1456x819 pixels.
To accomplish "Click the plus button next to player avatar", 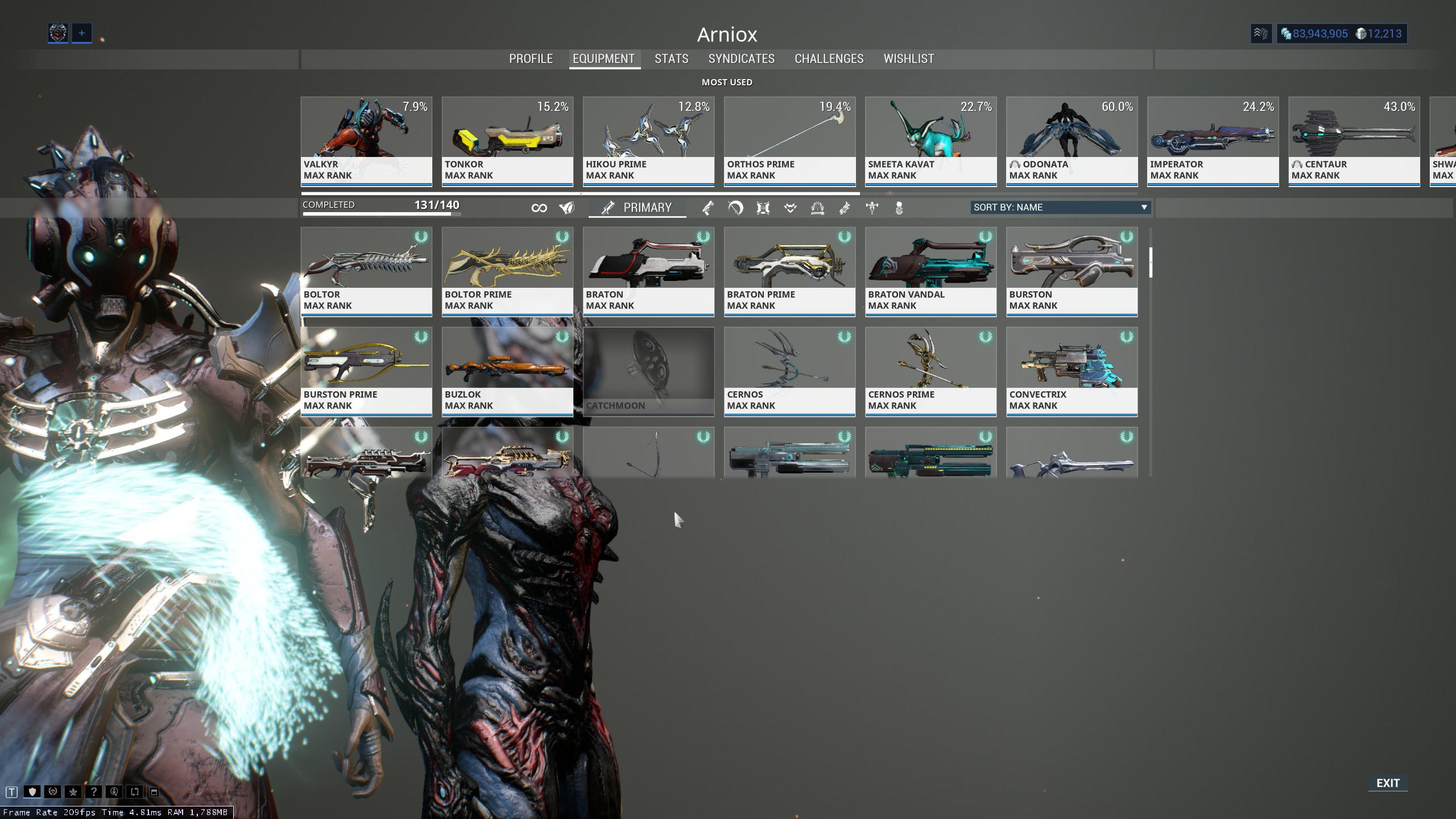I will point(81,33).
